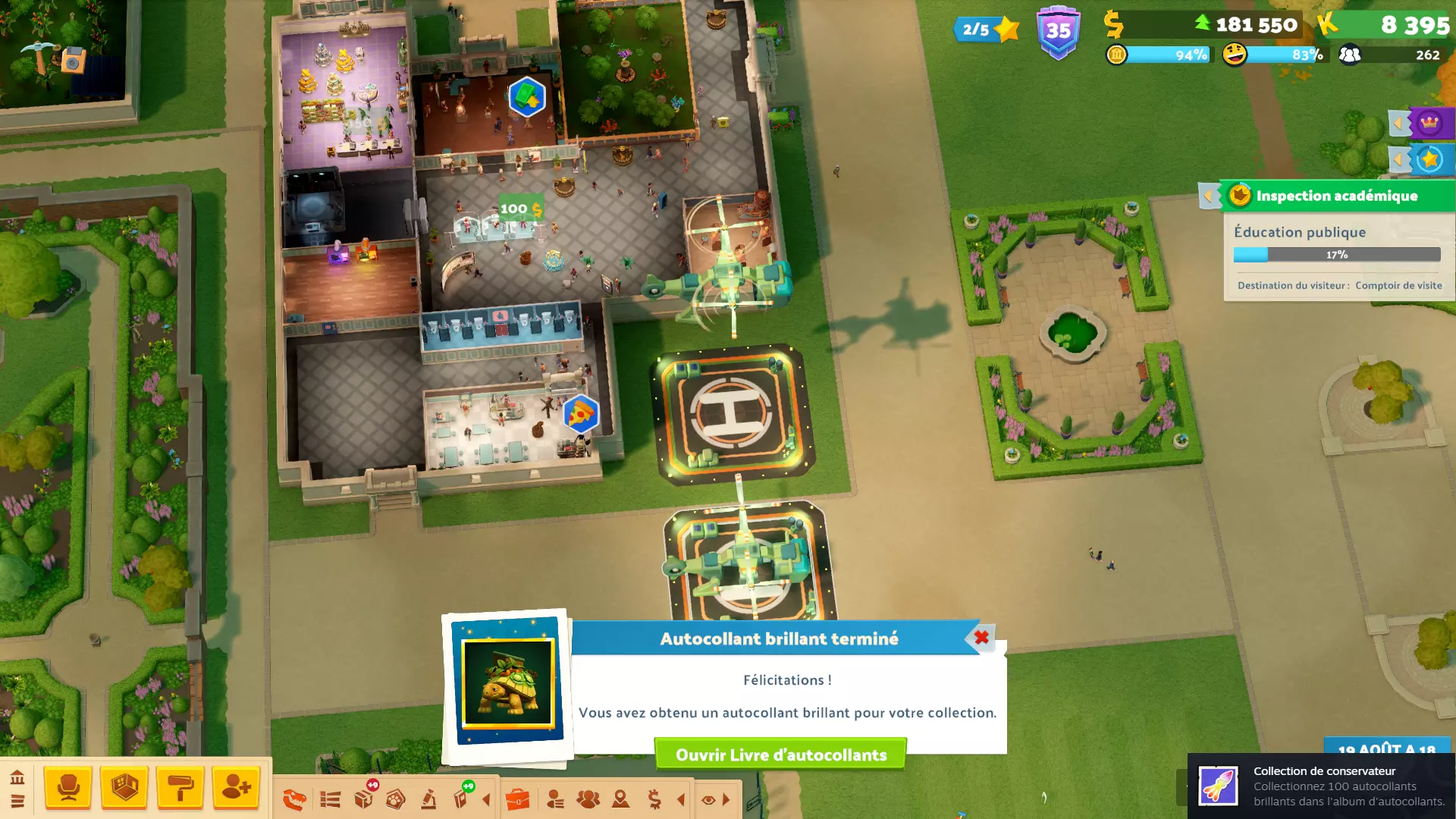Collapse the Inspection académique objective panel
1456x819 pixels.
[1209, 196]
